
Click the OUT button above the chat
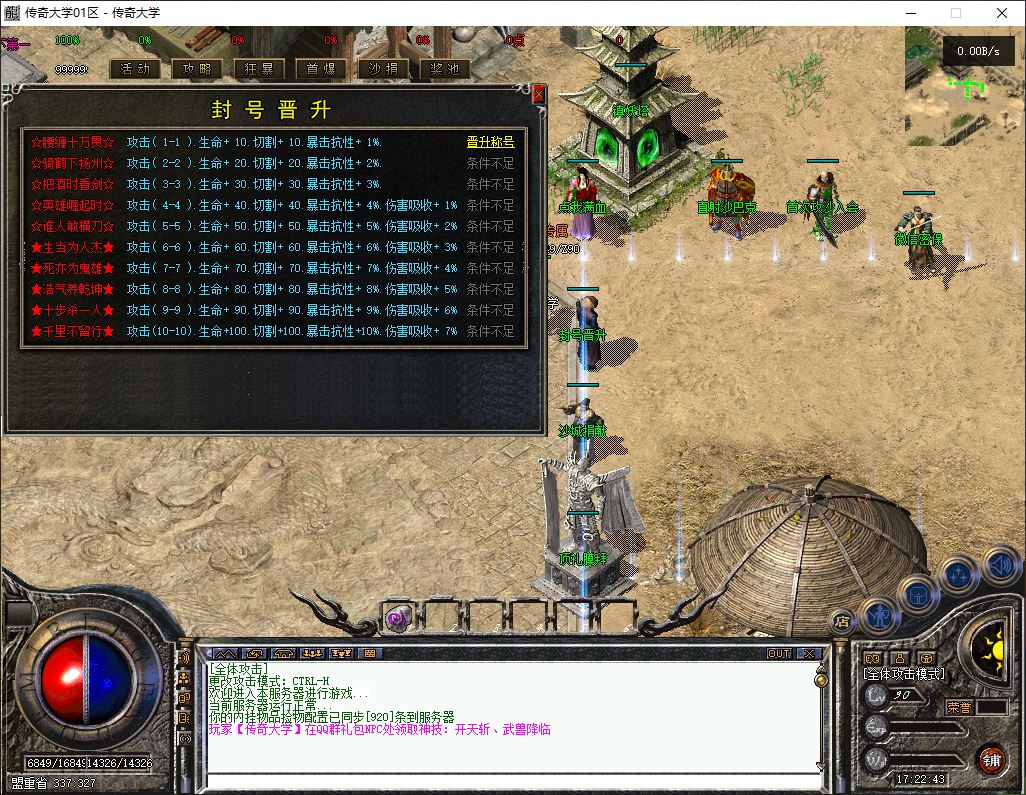(778, 653)
